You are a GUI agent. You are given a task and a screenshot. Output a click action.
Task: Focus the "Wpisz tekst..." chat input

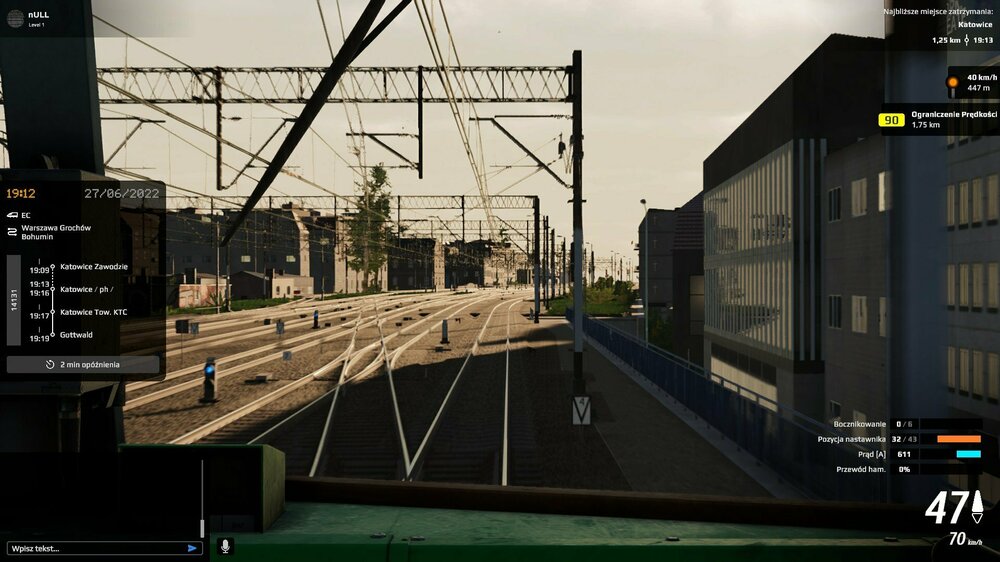tap(95, 548)
